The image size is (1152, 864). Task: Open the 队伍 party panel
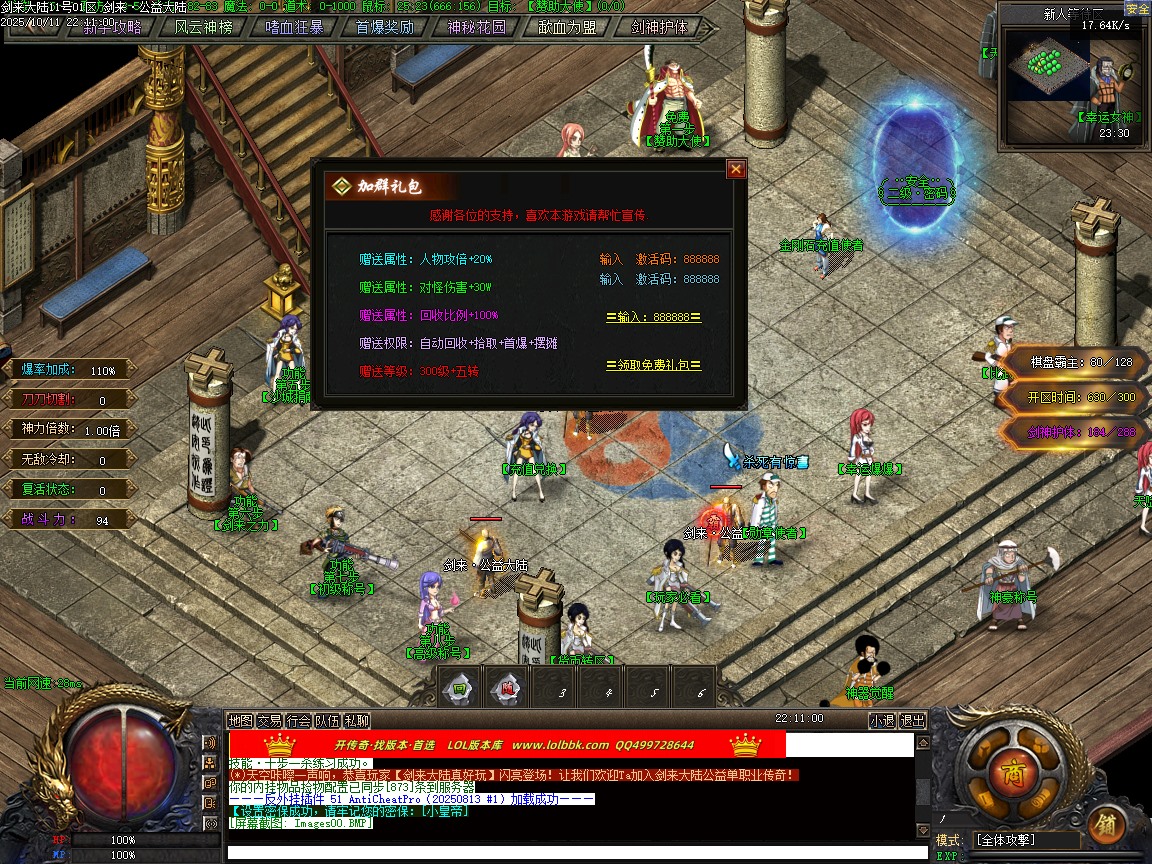click(327, 720)
